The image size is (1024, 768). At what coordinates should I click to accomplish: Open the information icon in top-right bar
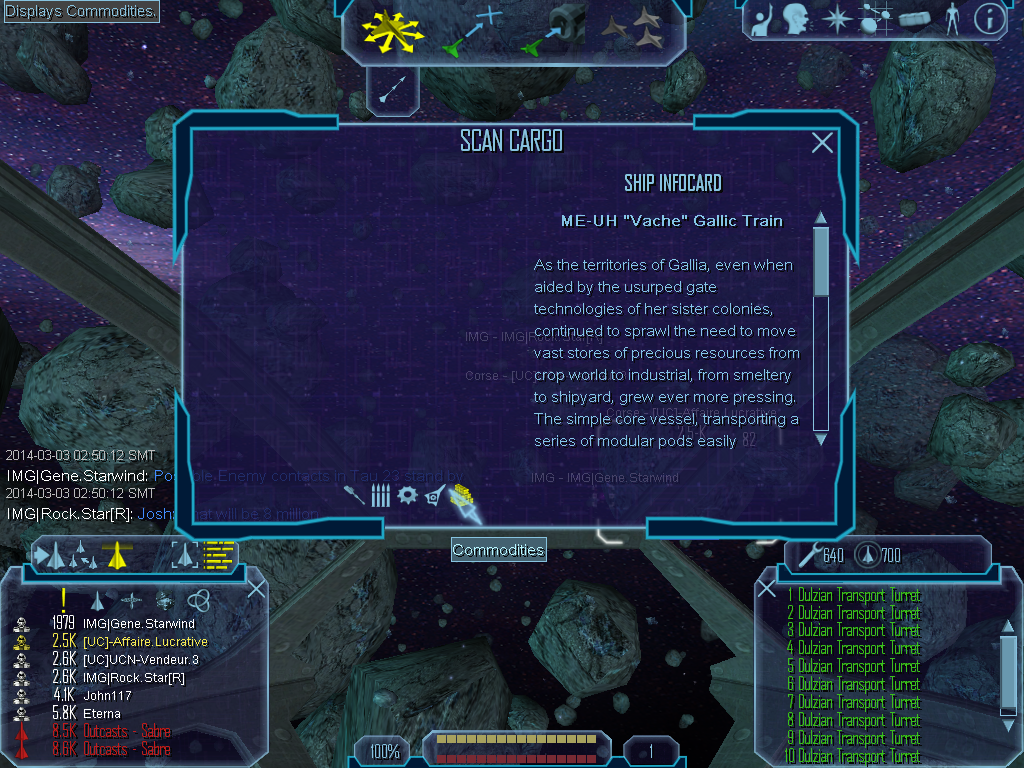(988, 19)
